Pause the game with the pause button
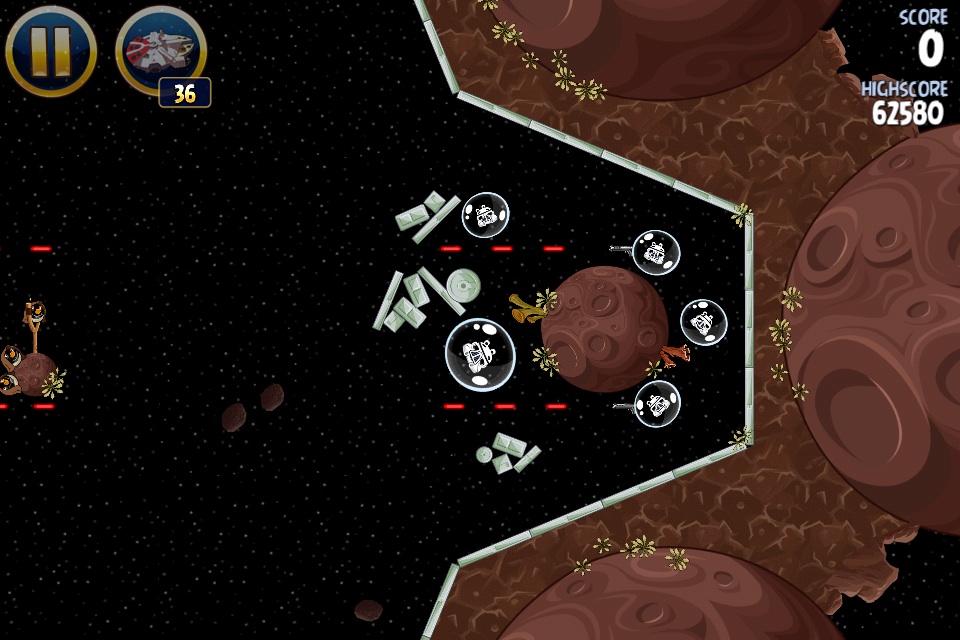Viewport: 960px width, 640px height. (50, 50)
